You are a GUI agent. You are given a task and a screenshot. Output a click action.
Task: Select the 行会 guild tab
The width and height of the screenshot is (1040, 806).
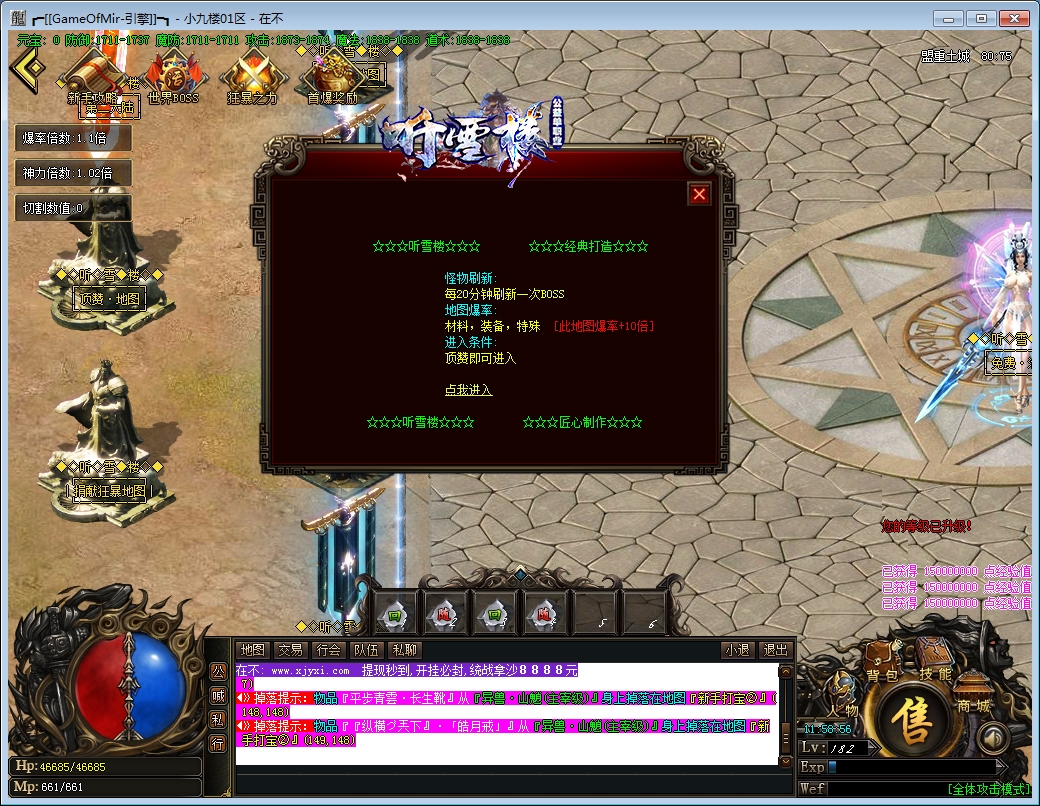click(328, 650)
